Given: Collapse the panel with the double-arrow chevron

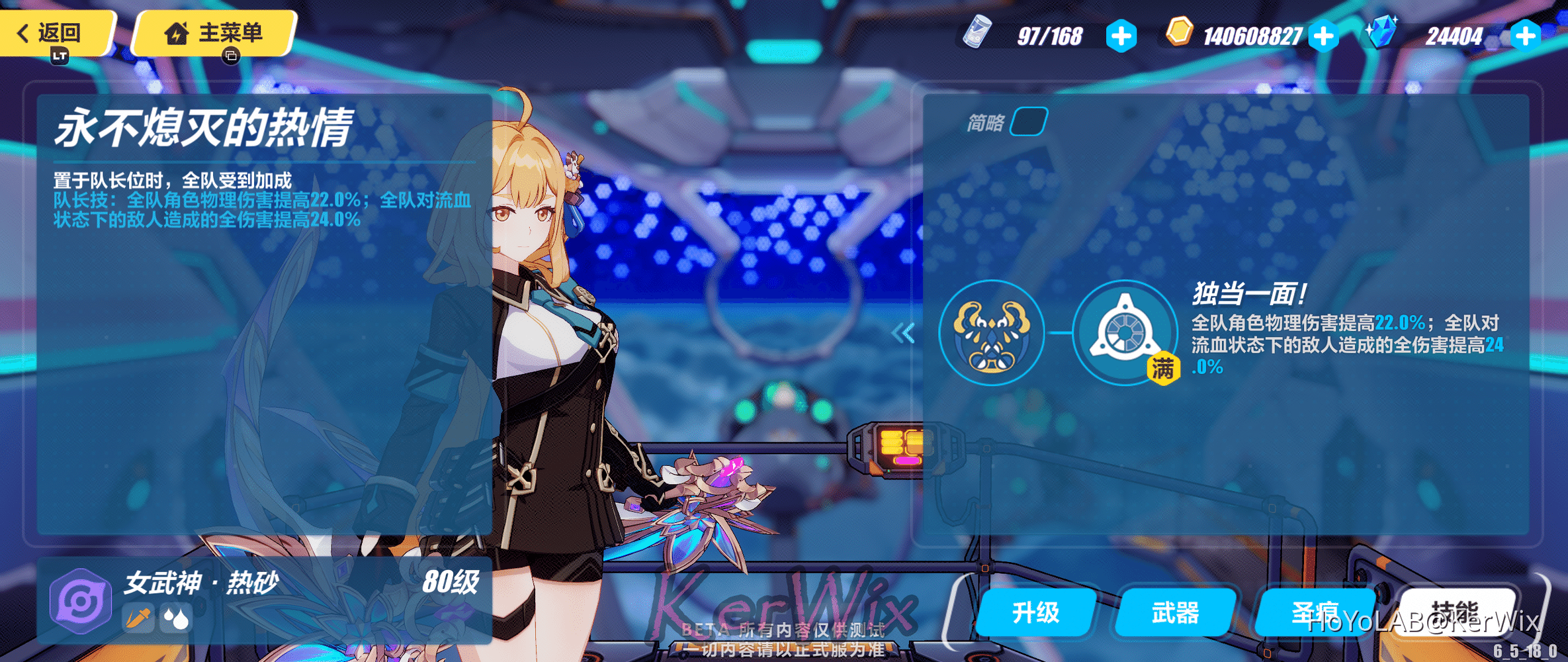Looking at the screenshot, I should coord(903,333).
